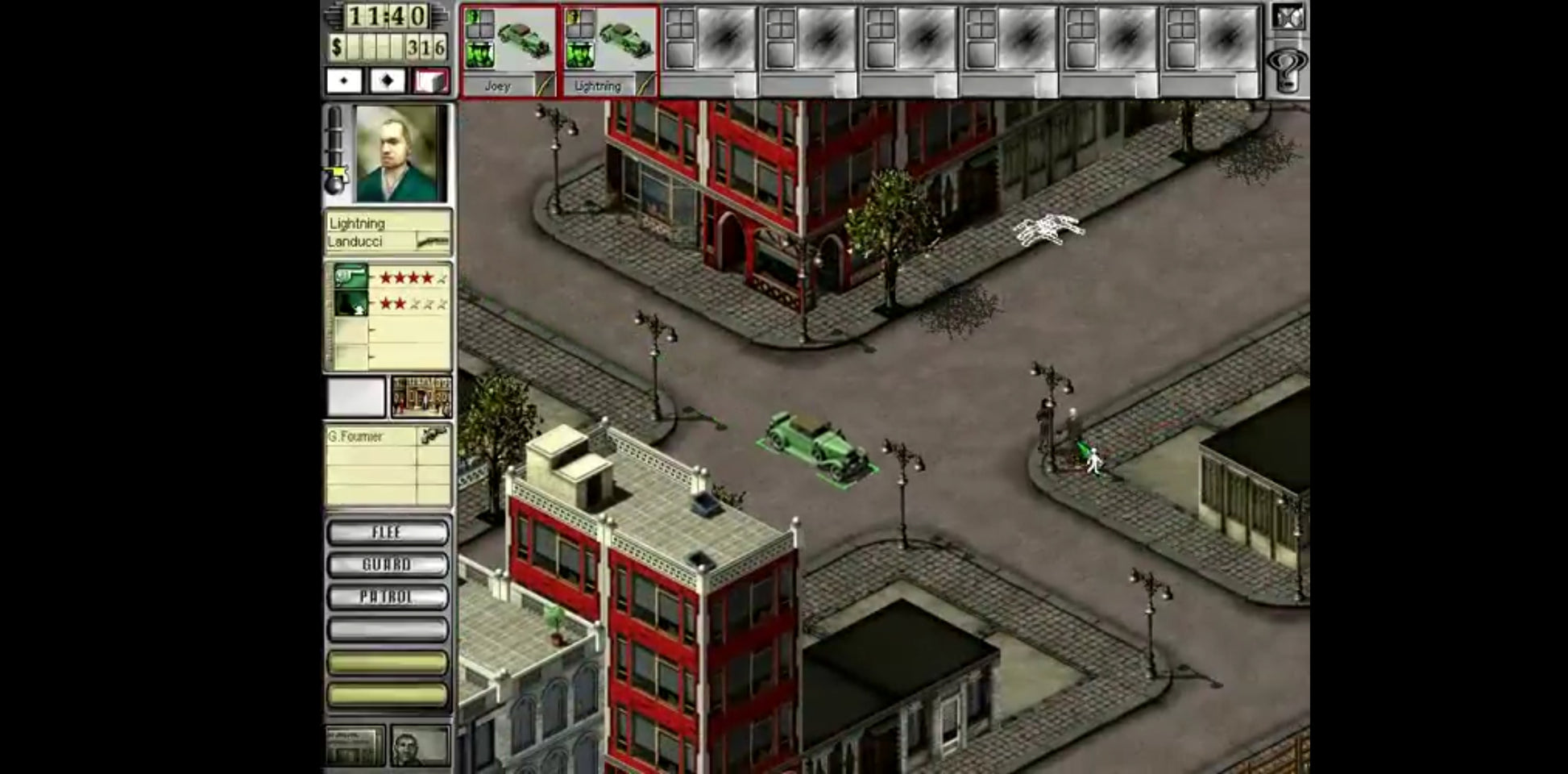Open the street scene thumbnail
Viewport: 1568px width, 774px height.
pos(421,397)
